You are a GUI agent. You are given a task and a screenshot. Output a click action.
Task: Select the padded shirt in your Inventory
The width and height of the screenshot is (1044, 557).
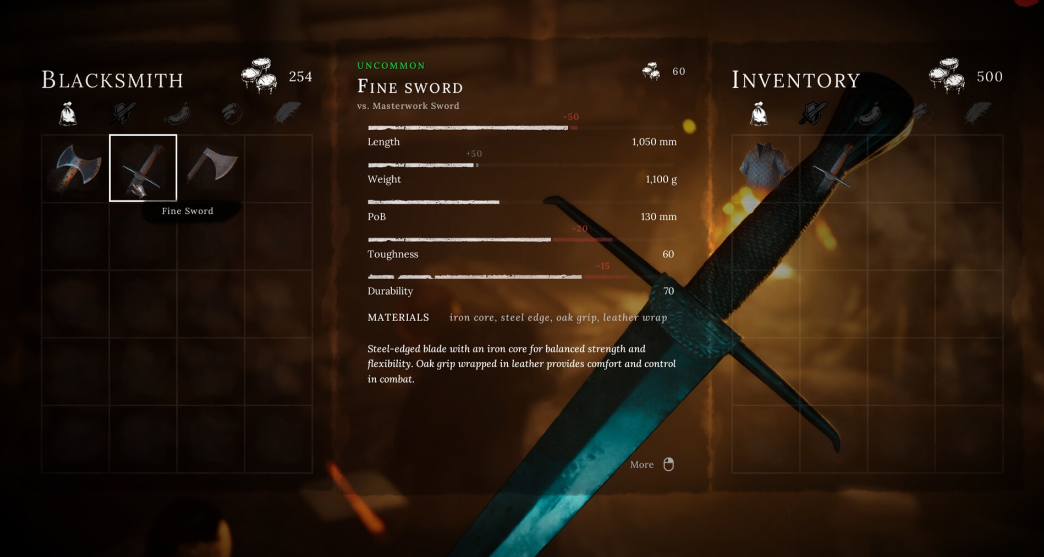point(766,167)
